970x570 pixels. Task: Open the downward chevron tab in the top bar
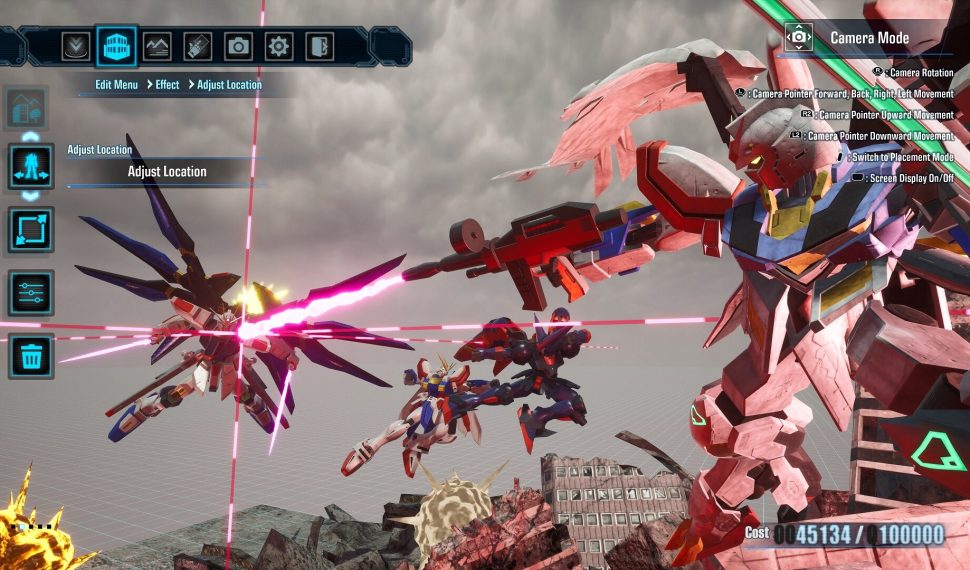(x=76, y=46)
